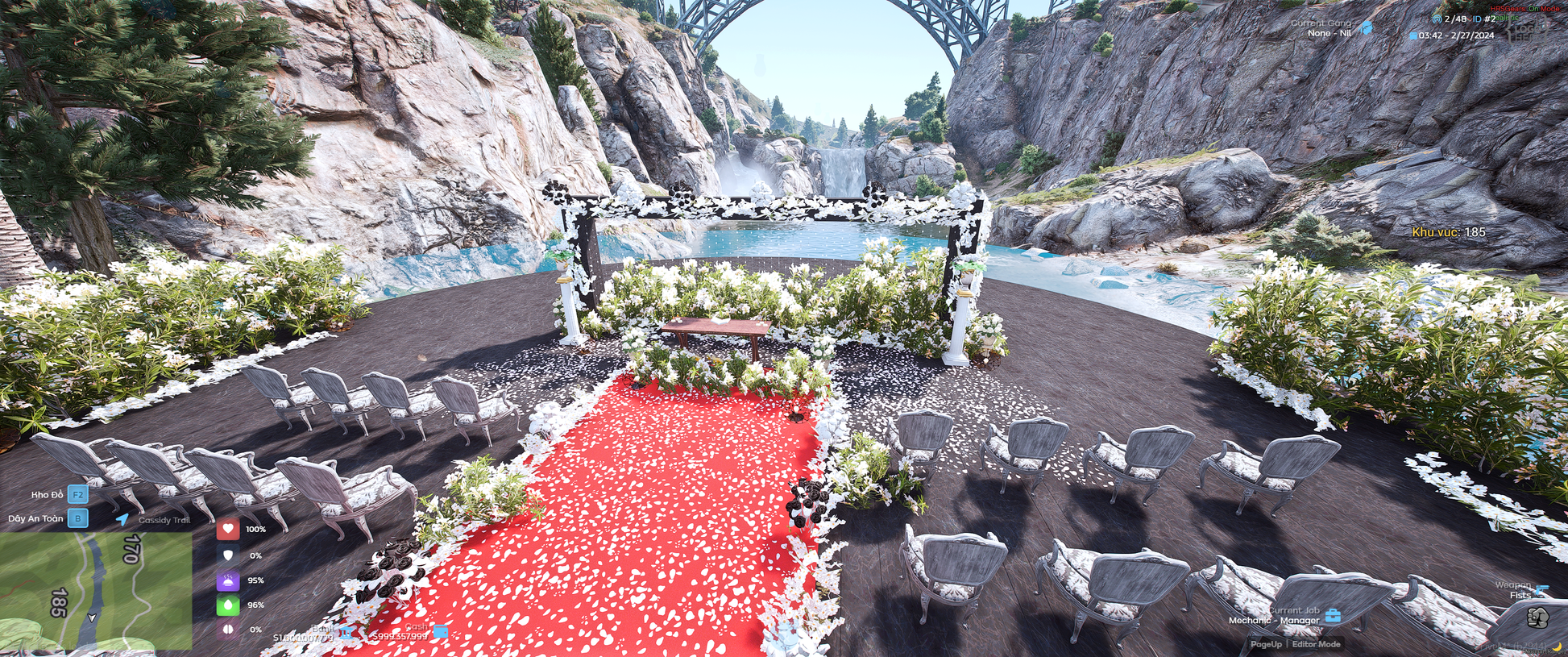Open the blue cash wallet icon
The height and width of the screenshot is (657, 1568).
tap(441, 631)
